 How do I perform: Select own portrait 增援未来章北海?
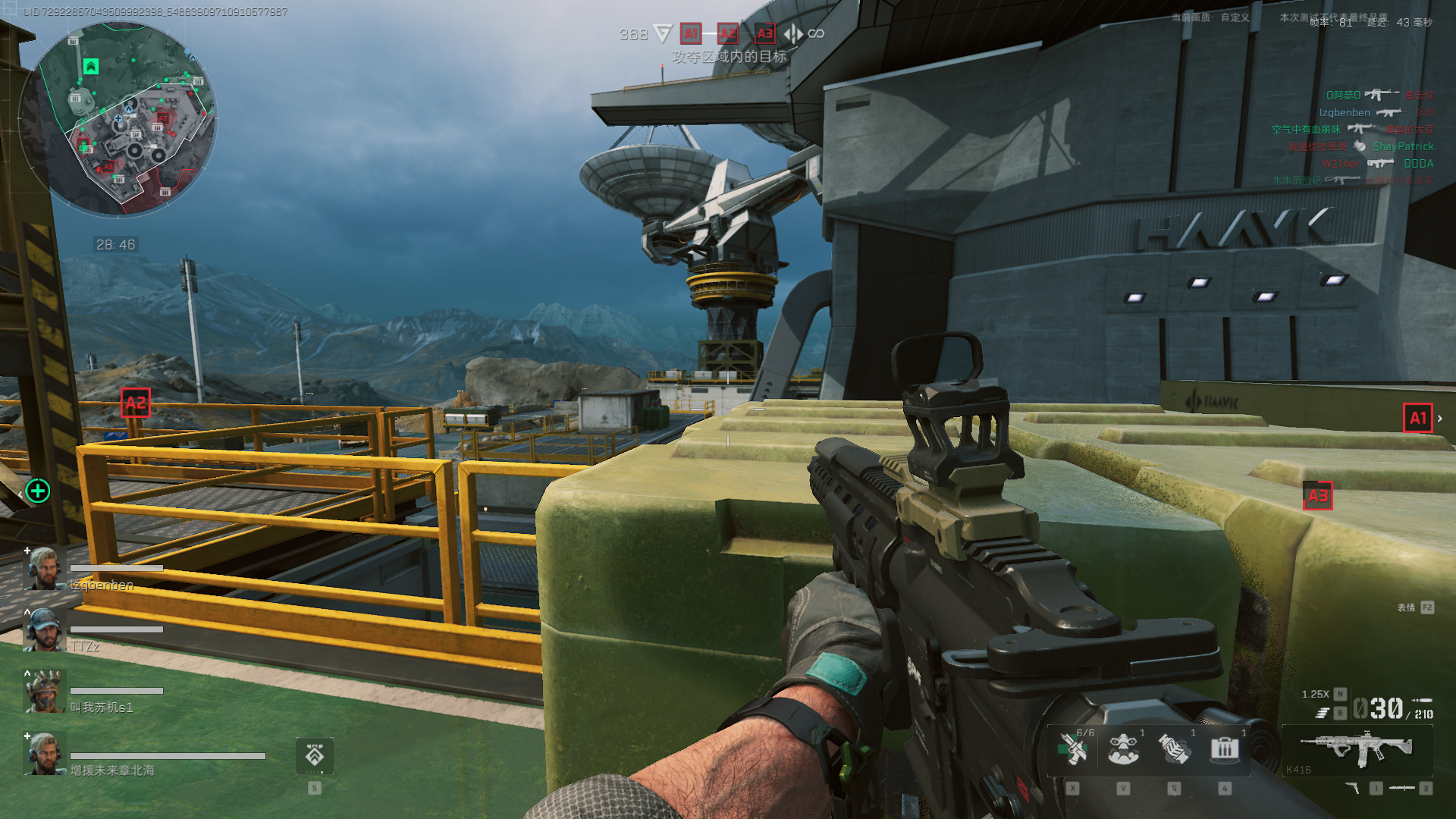click(x=45, y=754)
